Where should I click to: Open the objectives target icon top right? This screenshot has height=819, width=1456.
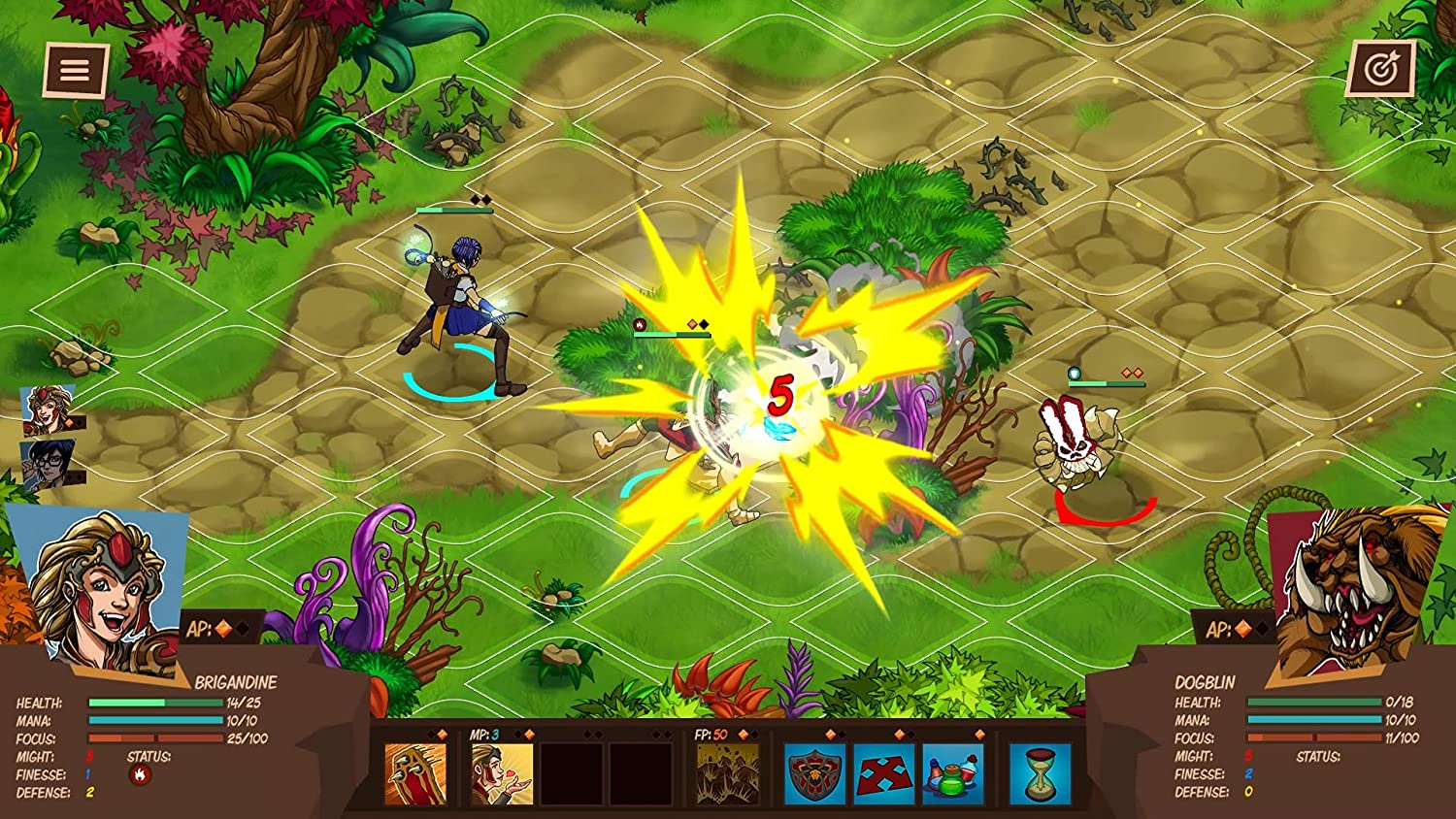tap(1382, 69)
